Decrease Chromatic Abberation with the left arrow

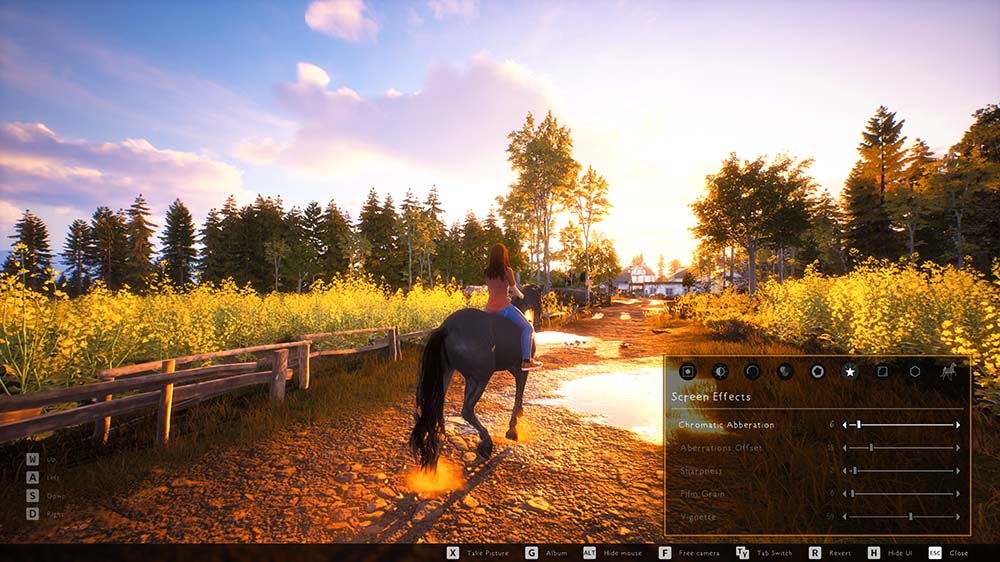point(844,425)
